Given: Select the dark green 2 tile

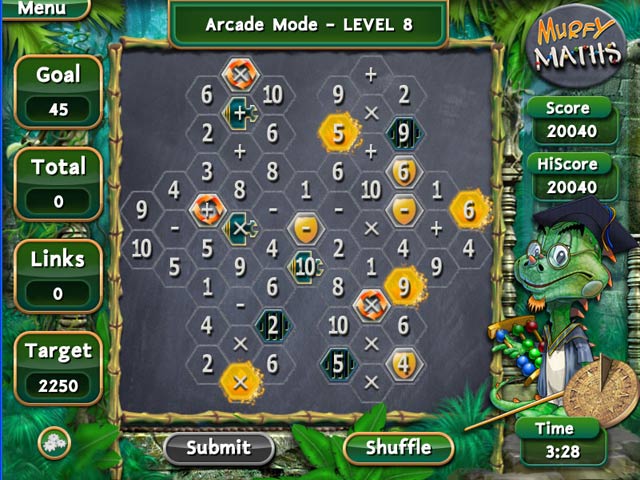Looking at the screenshot, I should click(272, 324).
